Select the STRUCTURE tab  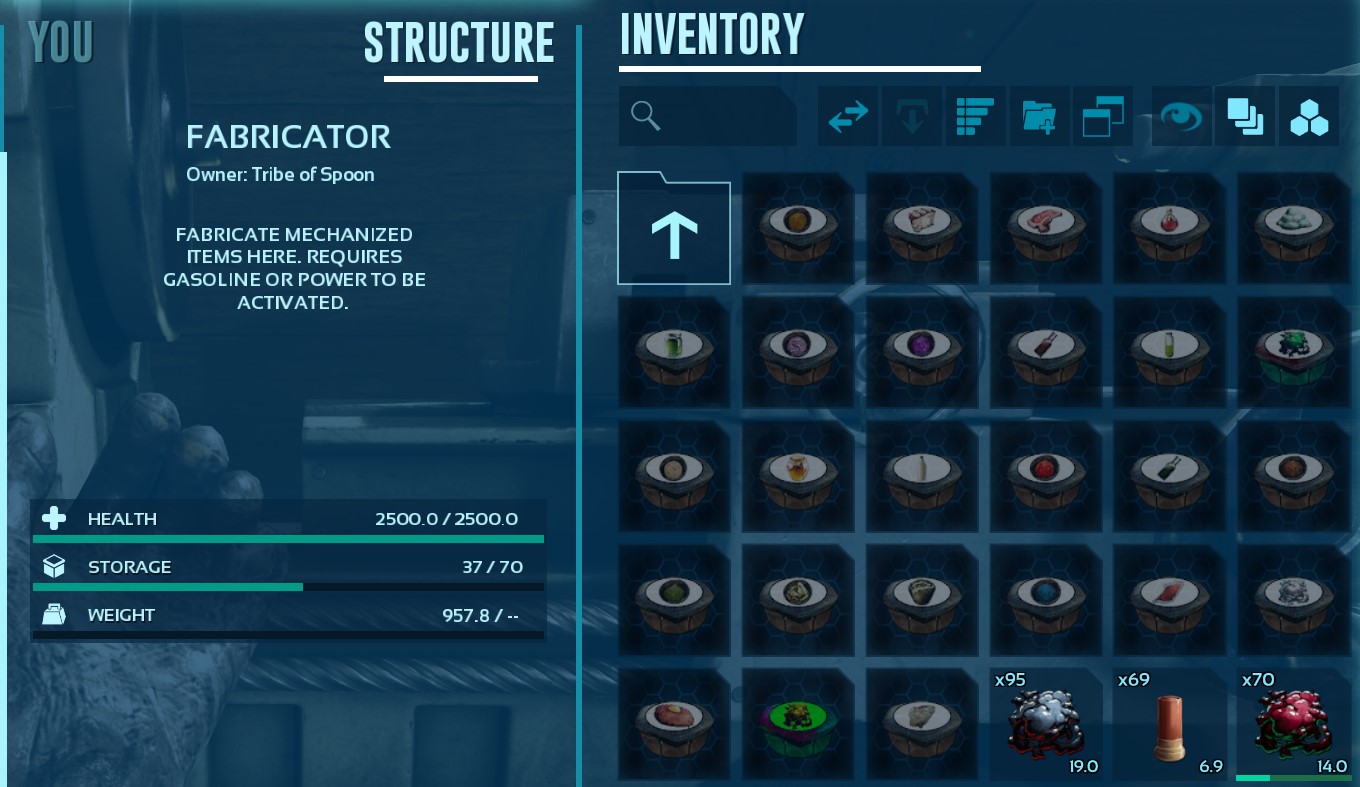point(459,43)
